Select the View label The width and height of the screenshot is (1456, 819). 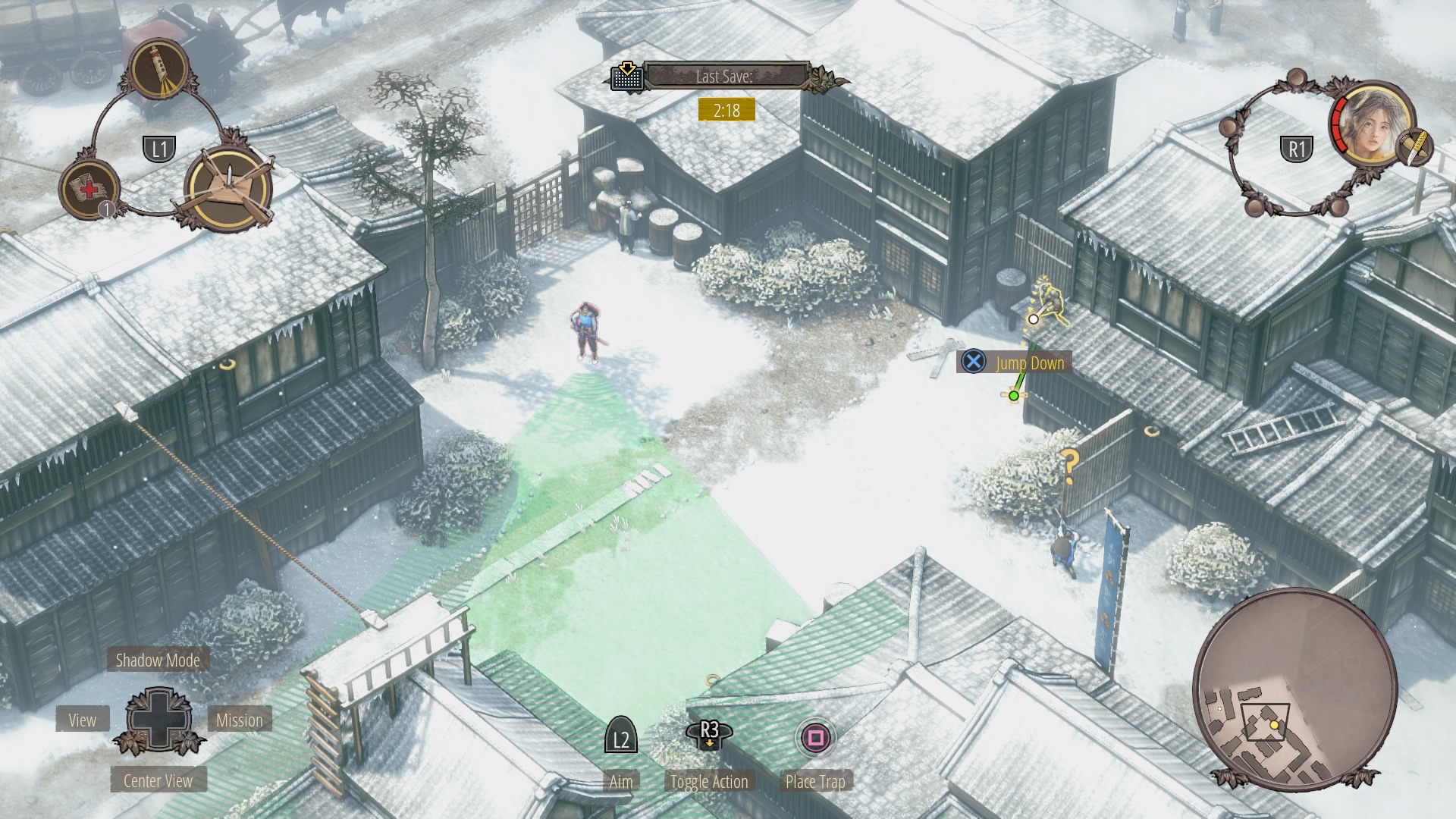pyautogui.click(x=83, y=720)
